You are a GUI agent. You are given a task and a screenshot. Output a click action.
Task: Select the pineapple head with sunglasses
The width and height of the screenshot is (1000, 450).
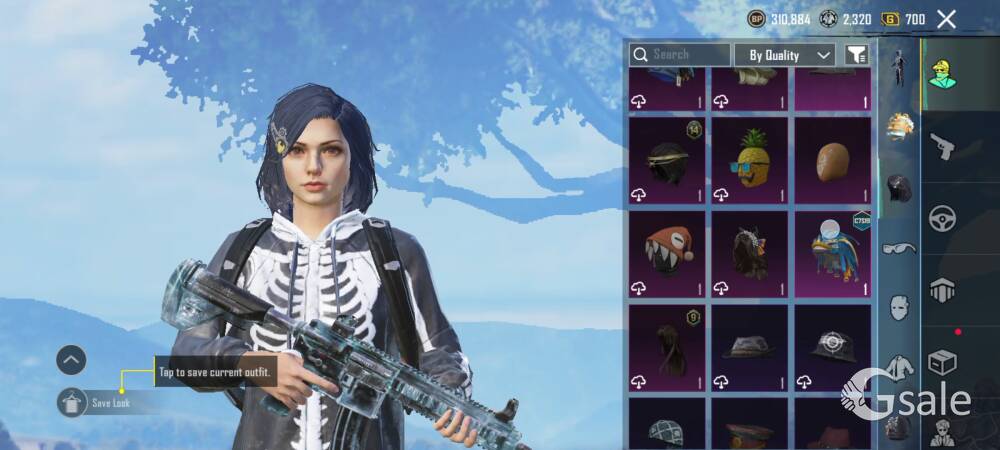click(x=749, y=158)
